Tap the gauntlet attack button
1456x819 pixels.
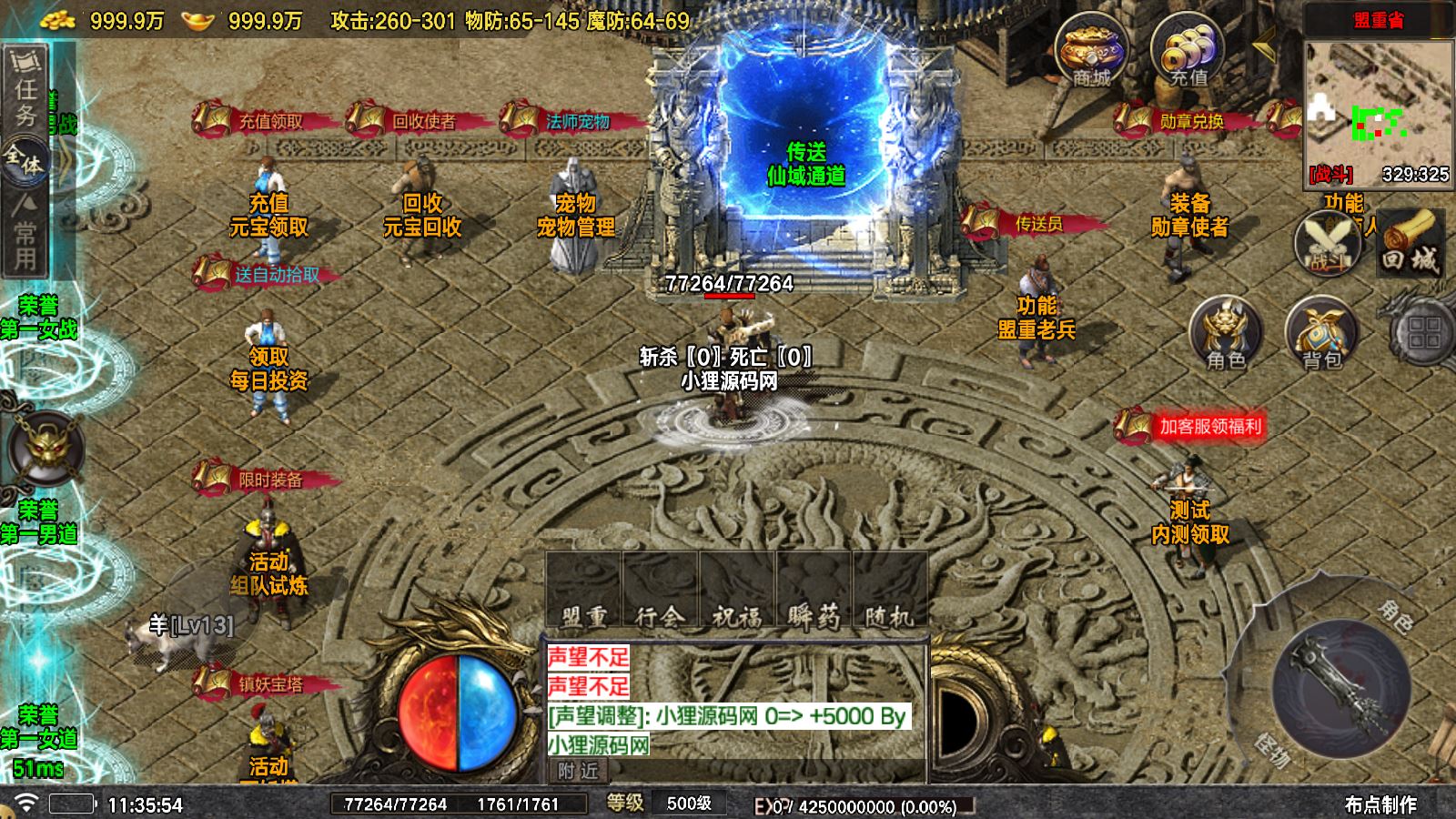1340,687
